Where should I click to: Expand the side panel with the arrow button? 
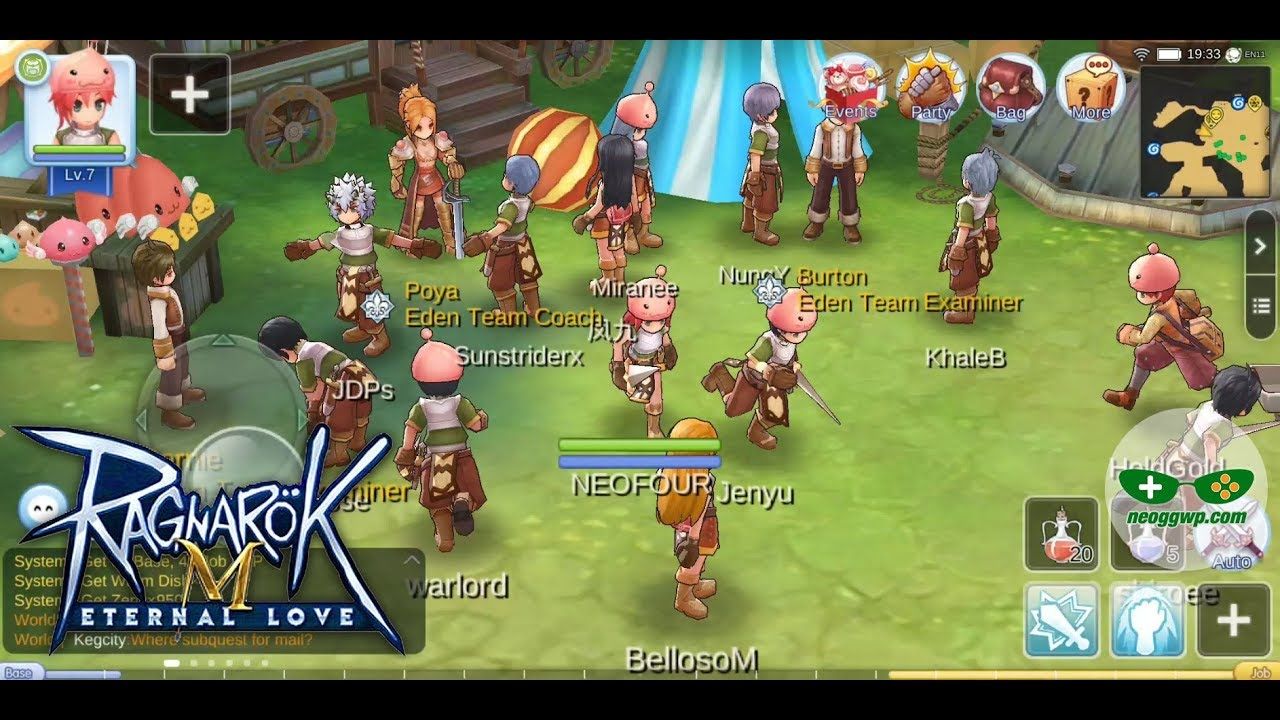click(x=1260, y=246)
